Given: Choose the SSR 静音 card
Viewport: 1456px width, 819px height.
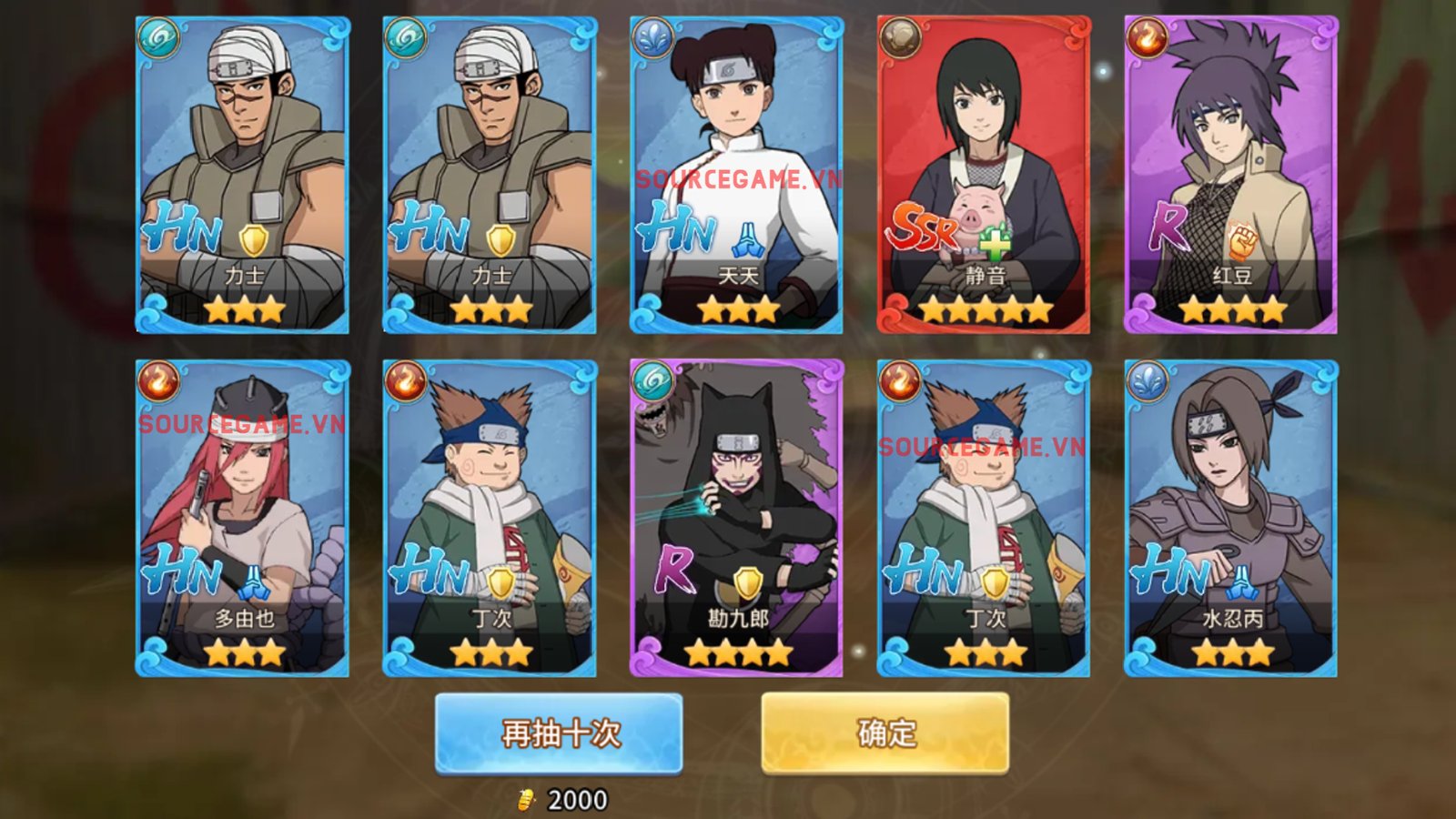Looking at the screenshot, I should pos(984,175).
